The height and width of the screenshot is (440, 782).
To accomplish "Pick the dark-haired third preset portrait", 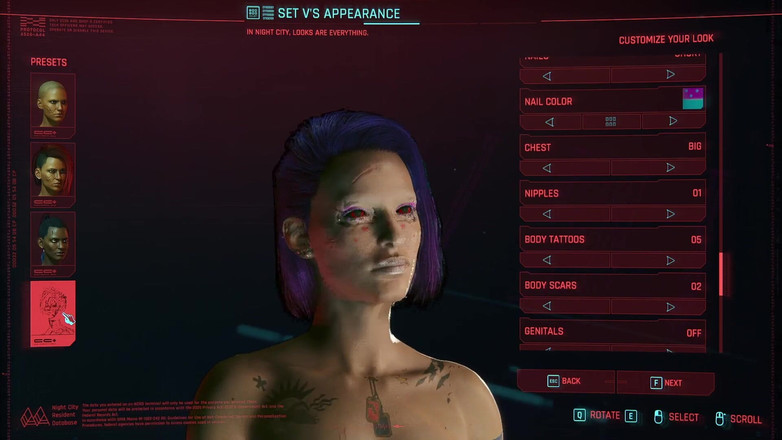I will pos(52,242).
